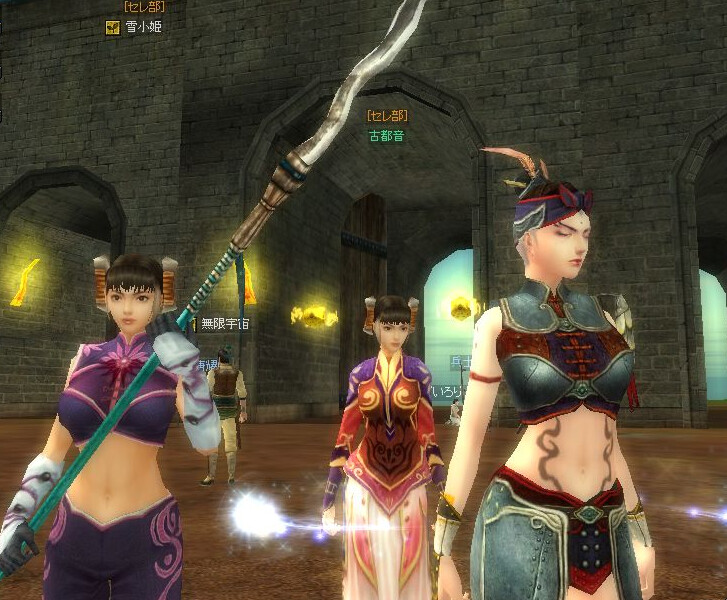Viewport: 727px width, 600px height.
Task: Target the player named 古都音
Action: pyautogui.click(x=386, y=136)
